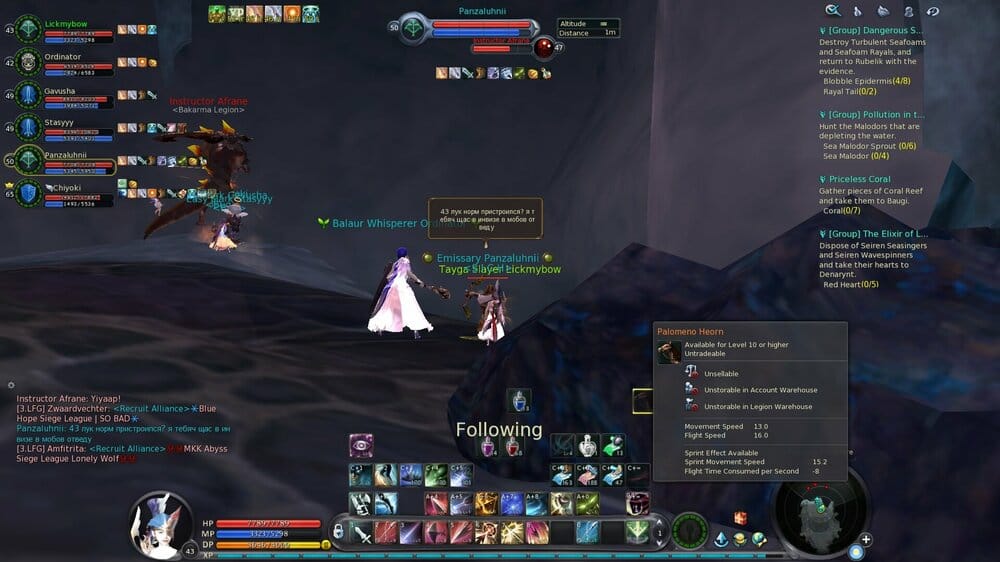Target party member Gavusha
The width and height of the screenshot is (1000, 562).
pos(29,96)
